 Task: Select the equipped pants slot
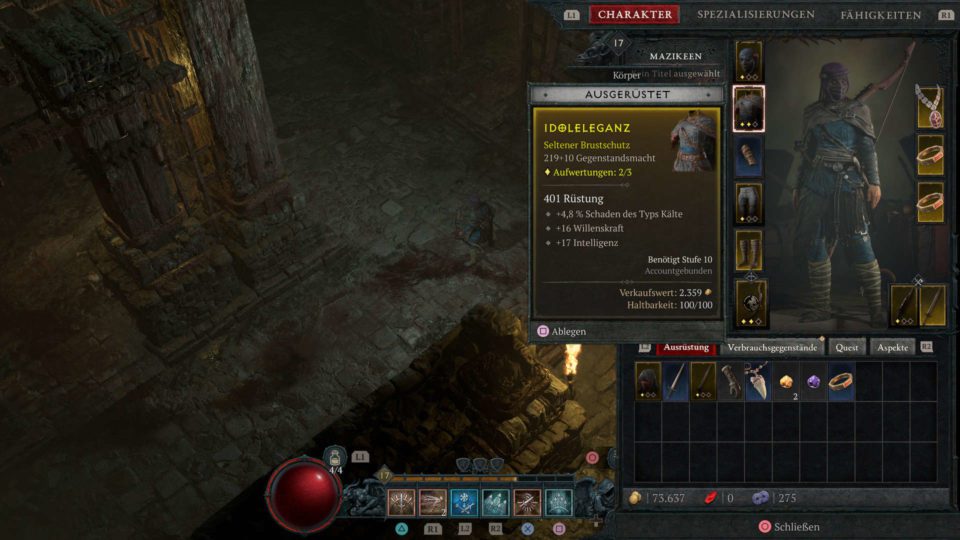749,203
